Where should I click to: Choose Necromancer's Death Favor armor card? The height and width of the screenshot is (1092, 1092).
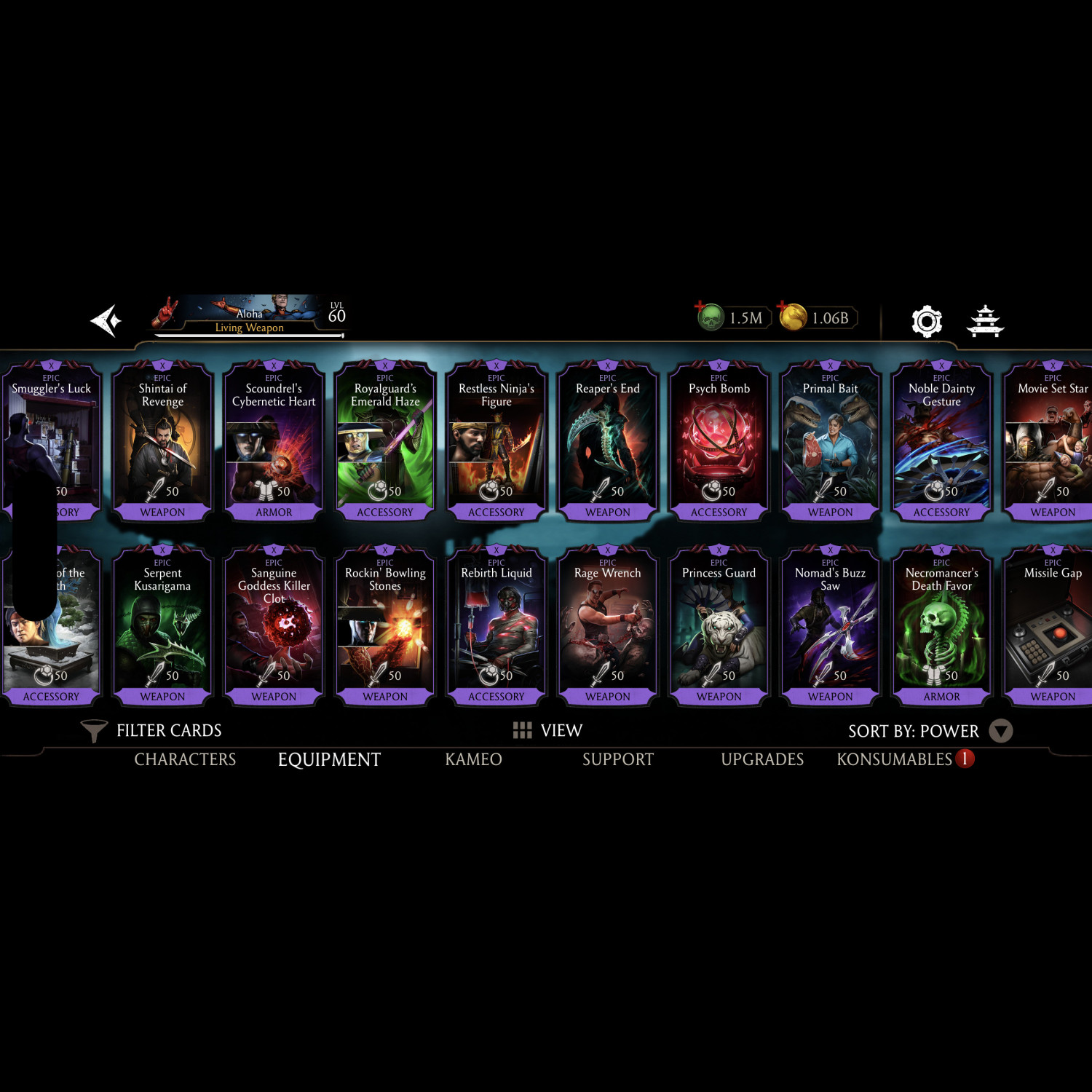coord(942,625)
